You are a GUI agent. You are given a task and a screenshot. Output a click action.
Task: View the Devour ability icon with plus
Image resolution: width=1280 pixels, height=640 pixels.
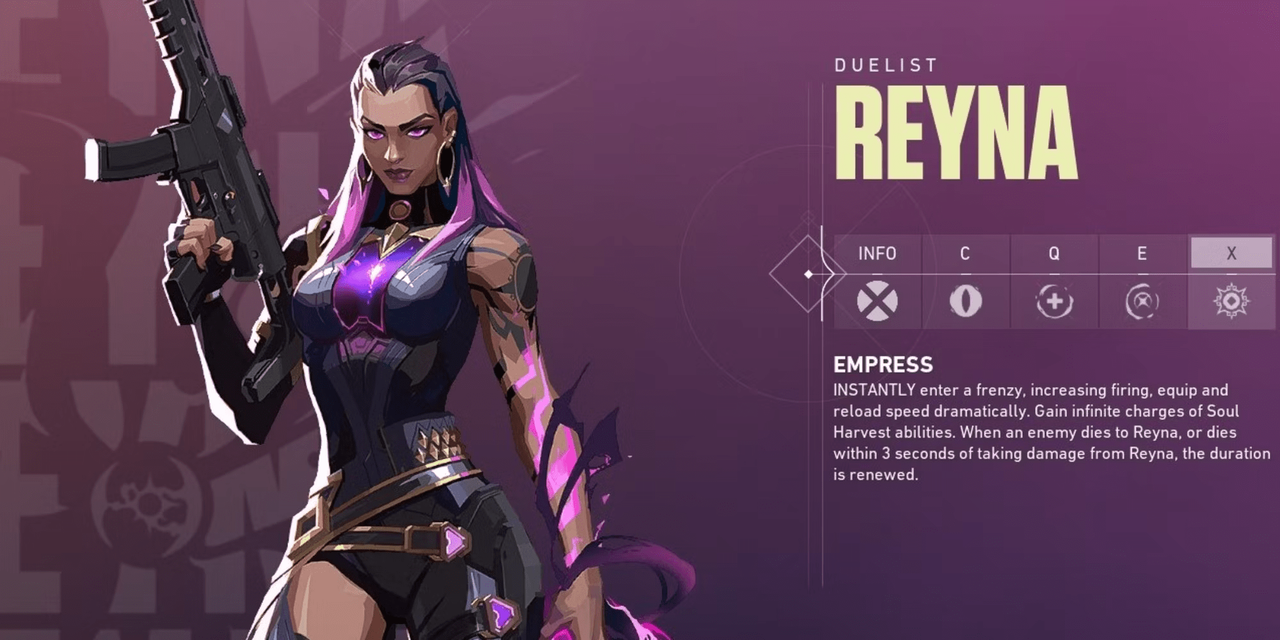[1054, 301]
